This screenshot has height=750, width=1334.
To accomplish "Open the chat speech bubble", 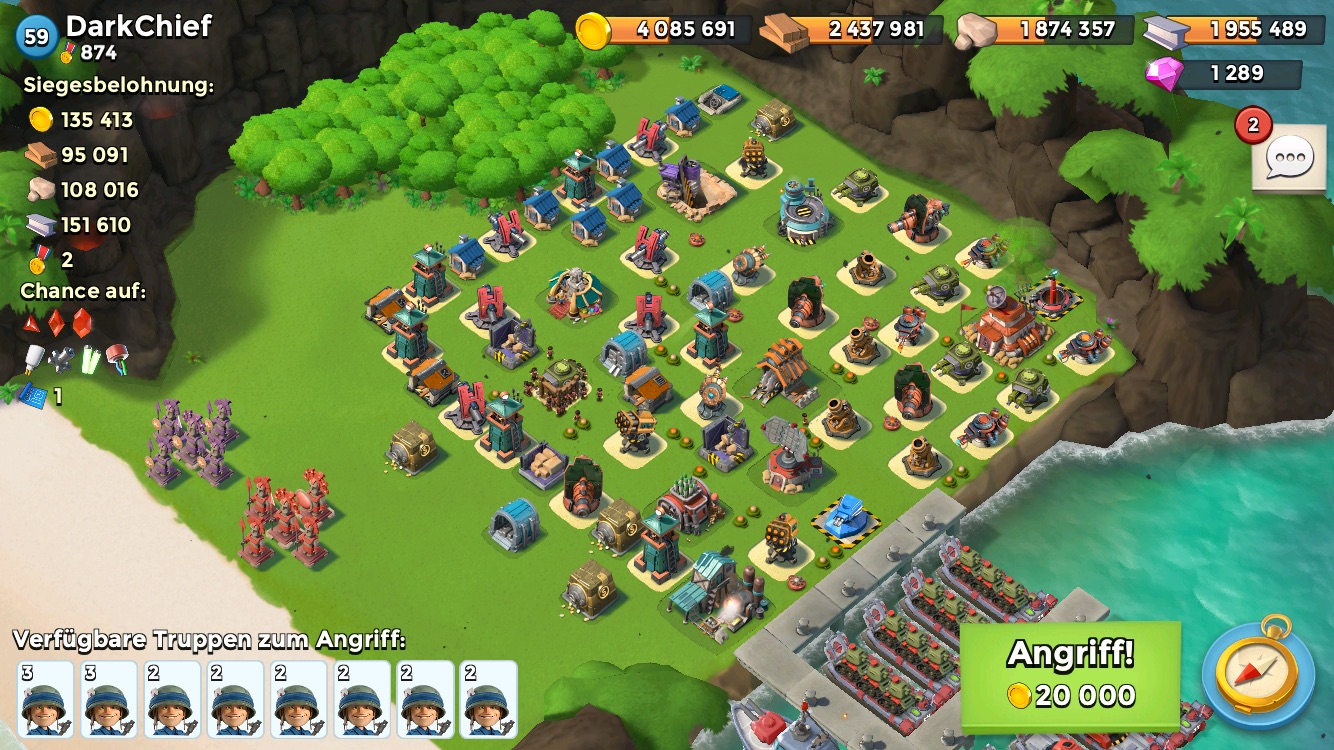I will pyautogui.click(x=1288, y=160).
